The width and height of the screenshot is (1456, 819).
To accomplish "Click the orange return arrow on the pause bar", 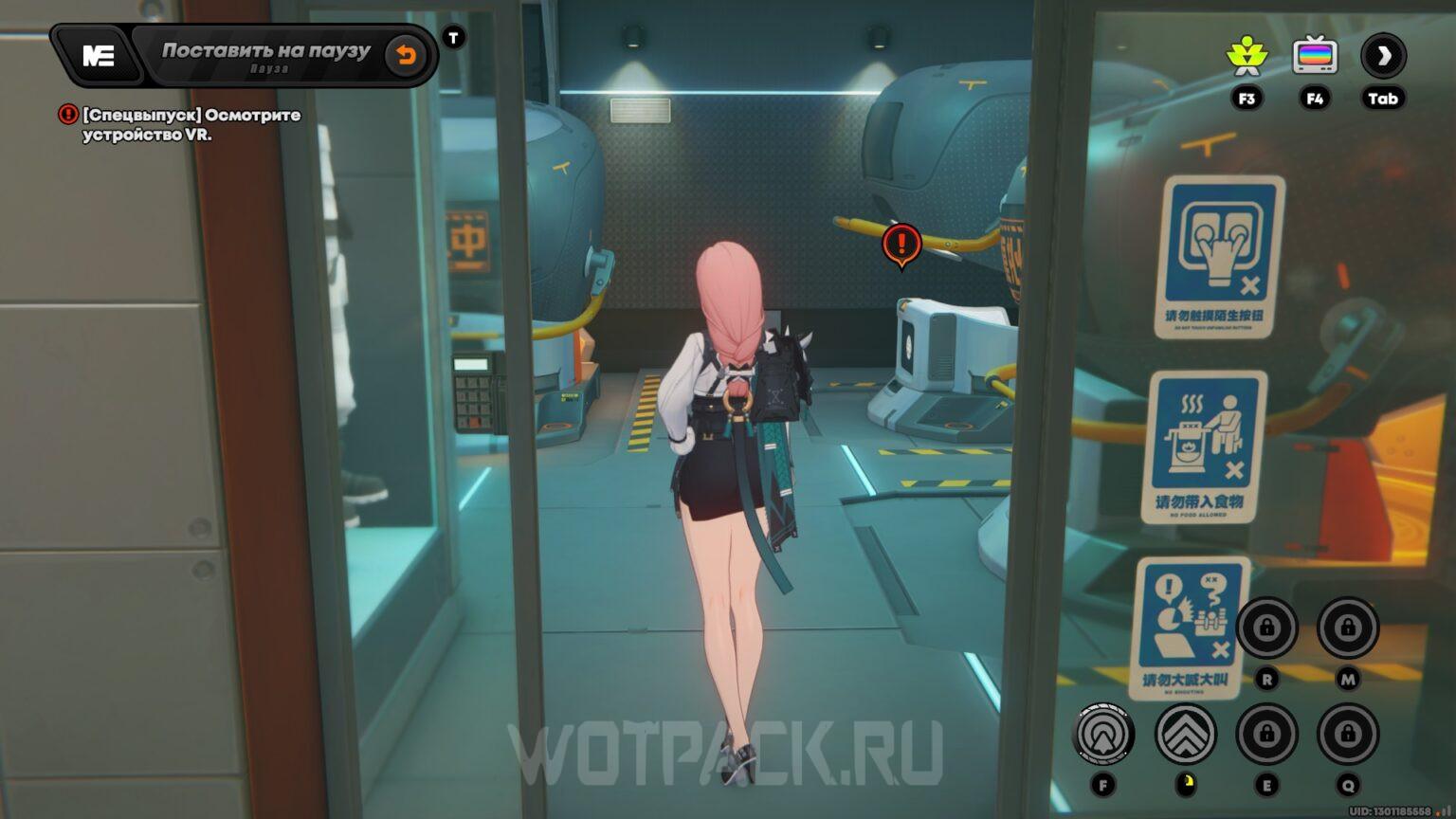I will point(407,55).
